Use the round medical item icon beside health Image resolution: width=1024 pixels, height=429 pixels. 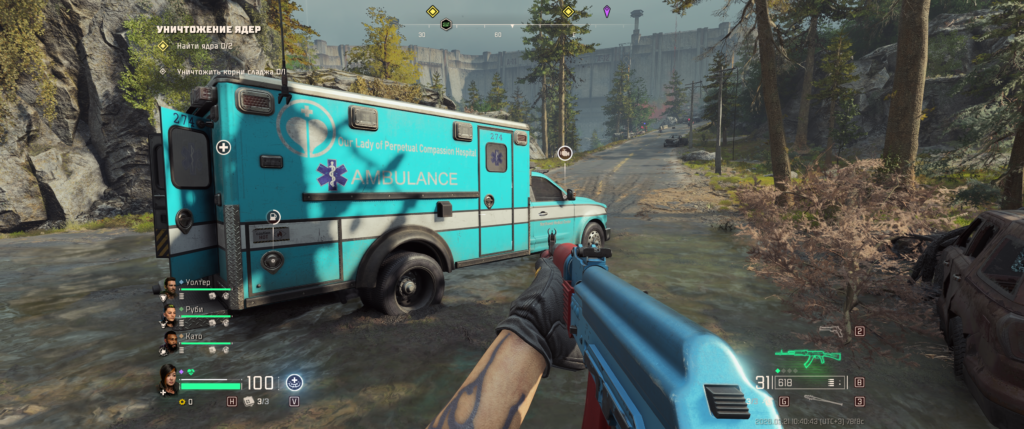[x=295, y=381]
